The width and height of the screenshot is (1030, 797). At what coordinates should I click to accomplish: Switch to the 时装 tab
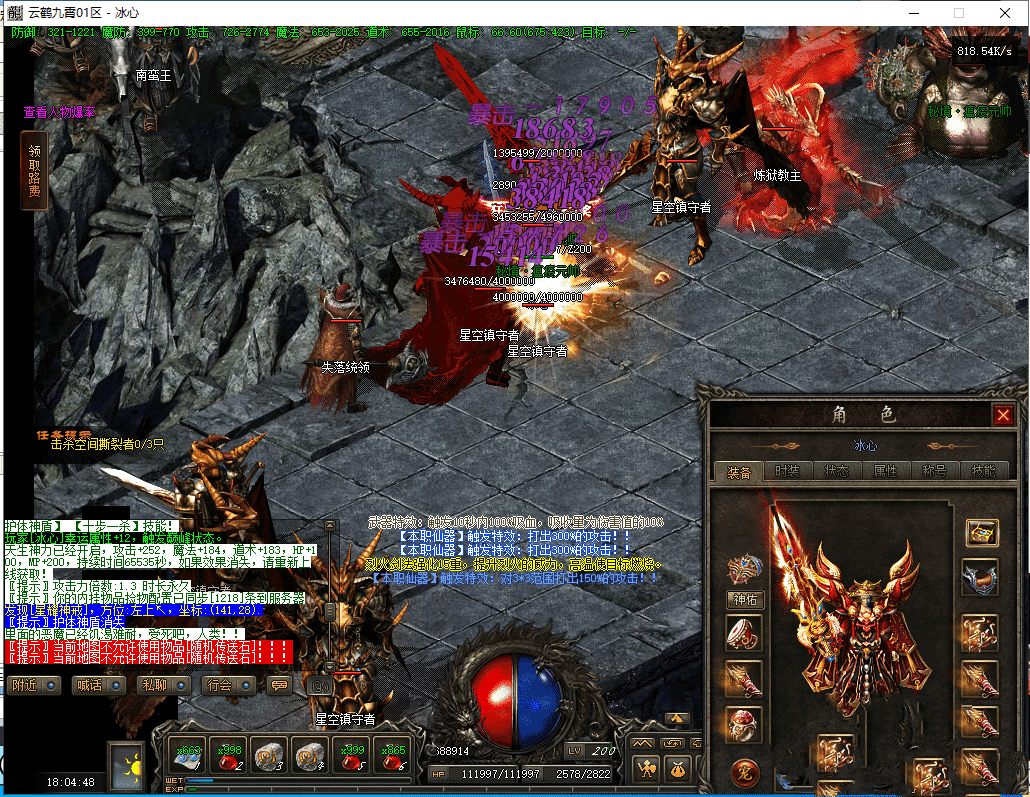pyautogui.click(x=787, y=472)
